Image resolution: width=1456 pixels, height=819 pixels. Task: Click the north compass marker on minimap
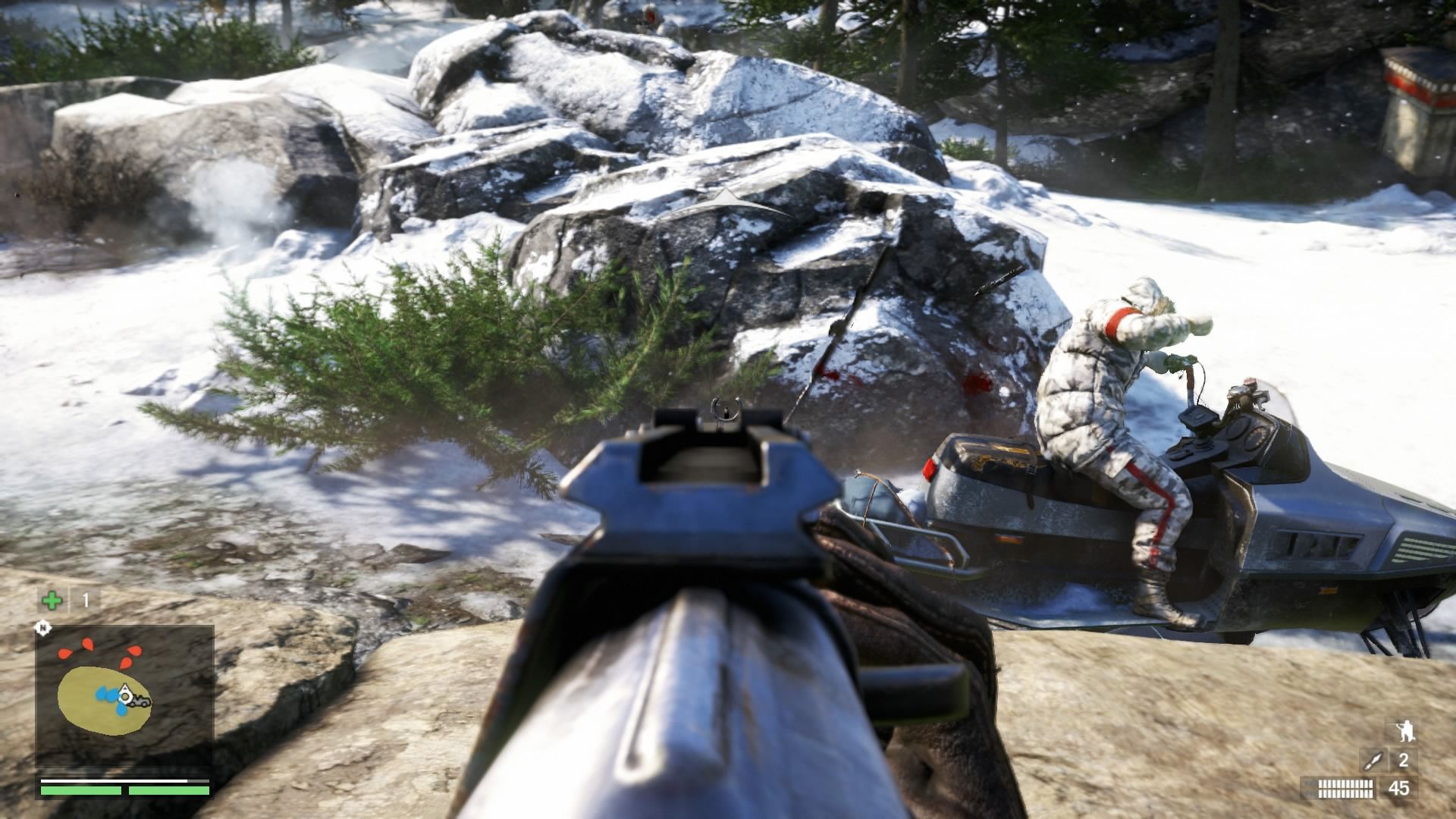point(43,628)
